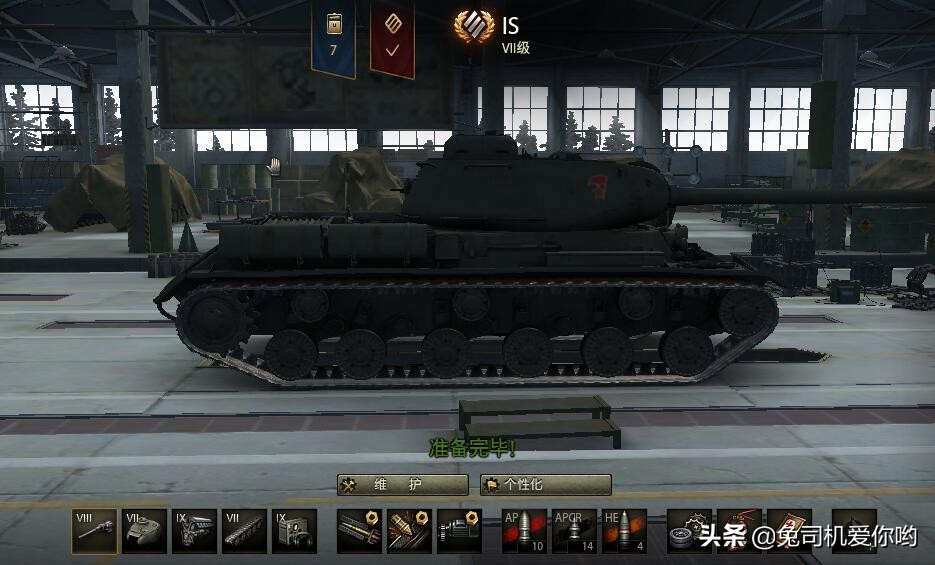Select the AP shell ammo slot
935x565 pixels.
coord(524,531)
